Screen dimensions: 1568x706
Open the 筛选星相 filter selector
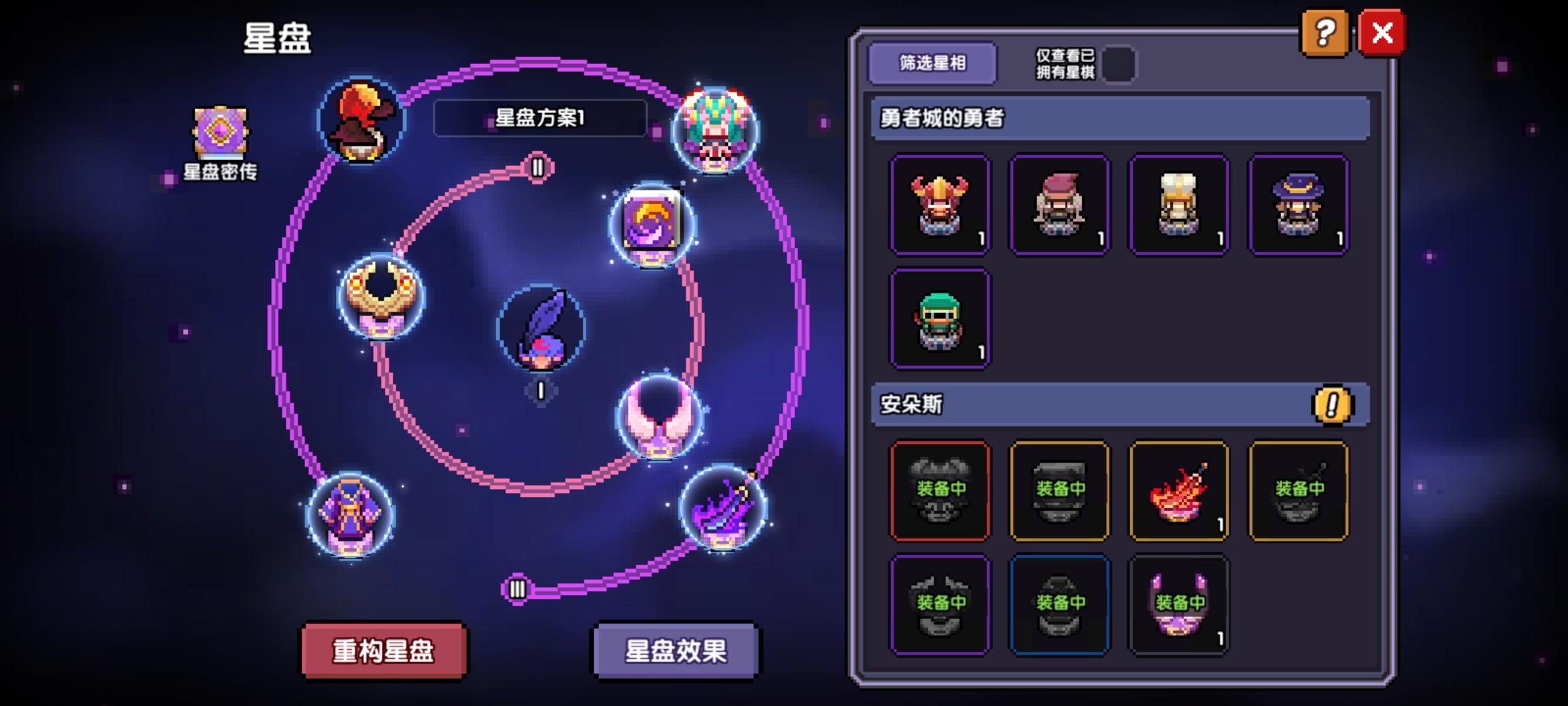[x=932, y=63]
